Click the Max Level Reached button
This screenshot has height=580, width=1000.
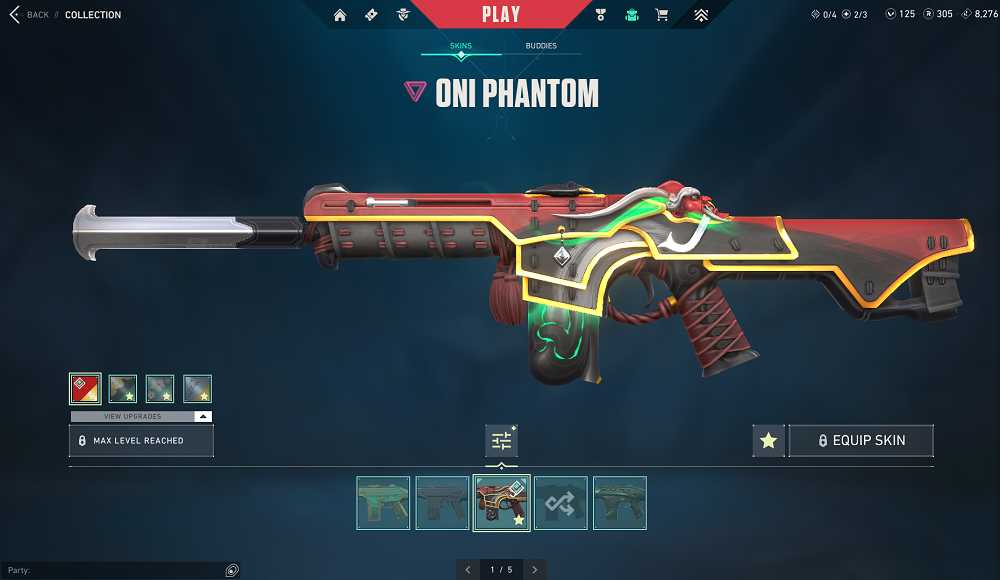141,440
